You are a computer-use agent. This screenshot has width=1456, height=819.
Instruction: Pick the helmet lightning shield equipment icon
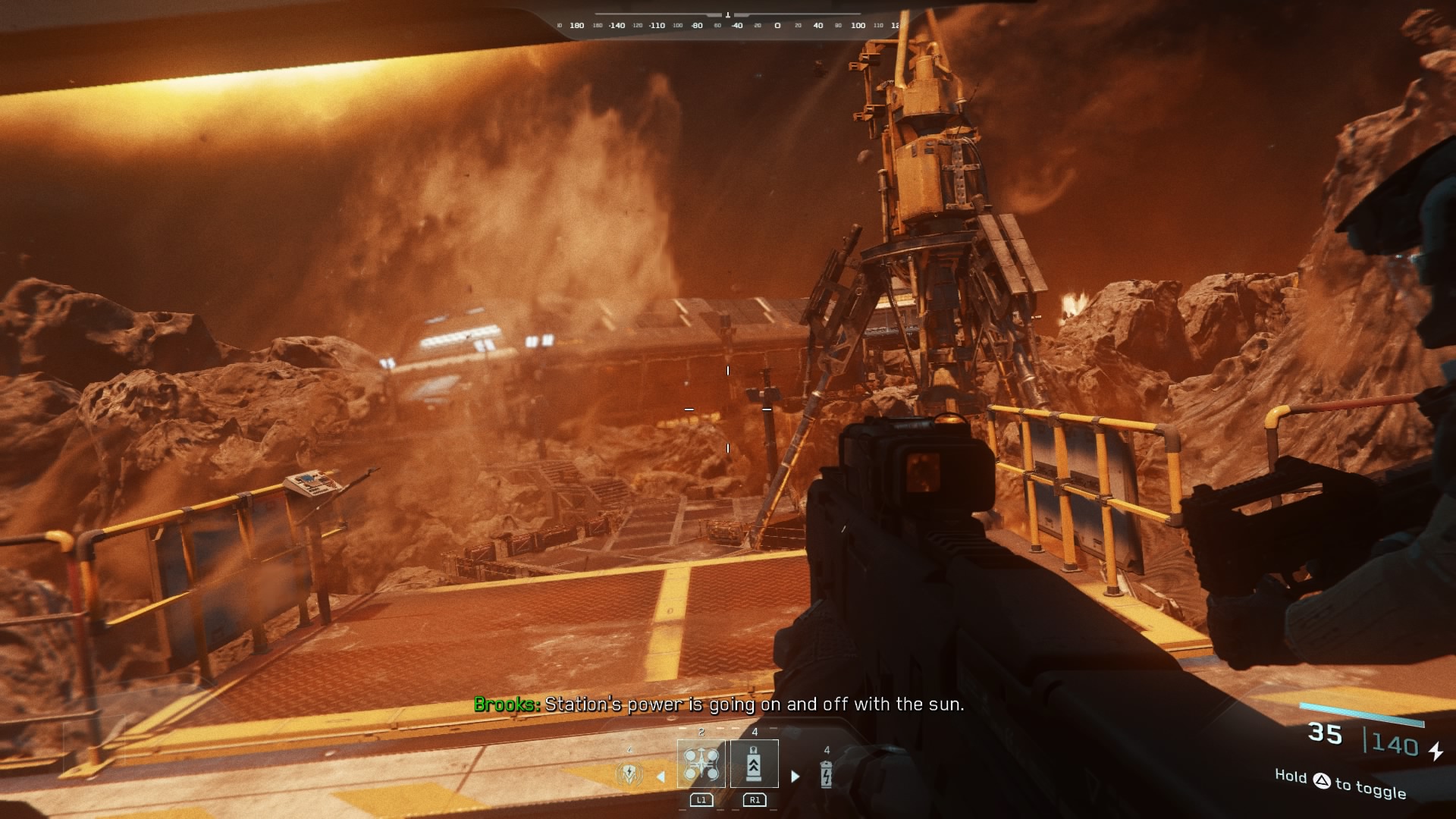[629, 774]
